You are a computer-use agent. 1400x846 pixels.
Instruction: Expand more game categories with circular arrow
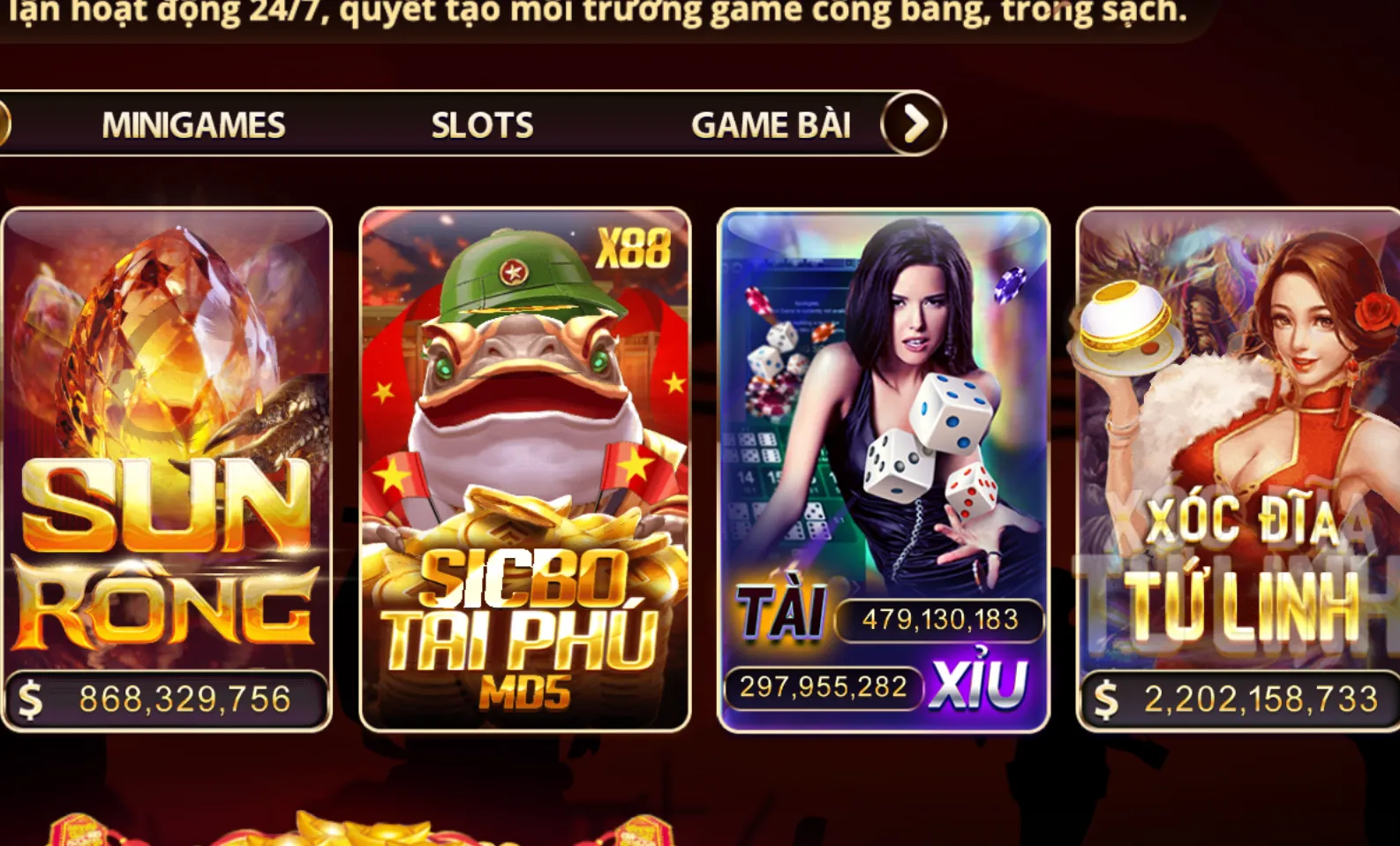tap(915, 123)
